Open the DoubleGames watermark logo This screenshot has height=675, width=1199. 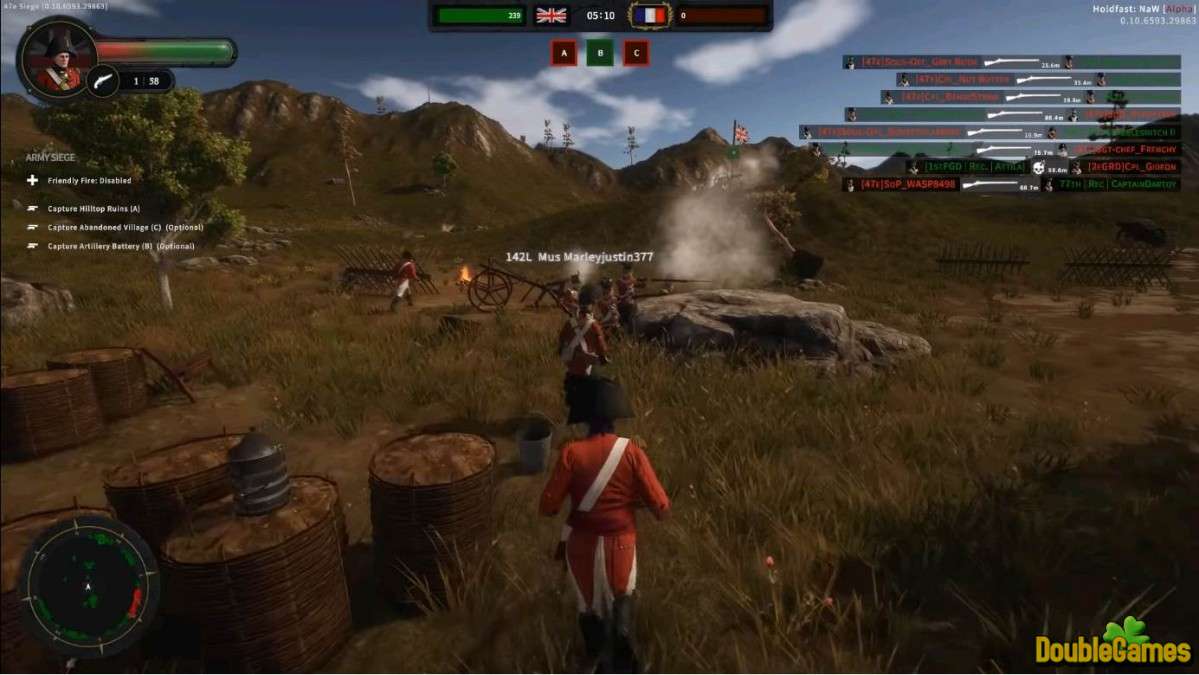tap(1113, 644)
